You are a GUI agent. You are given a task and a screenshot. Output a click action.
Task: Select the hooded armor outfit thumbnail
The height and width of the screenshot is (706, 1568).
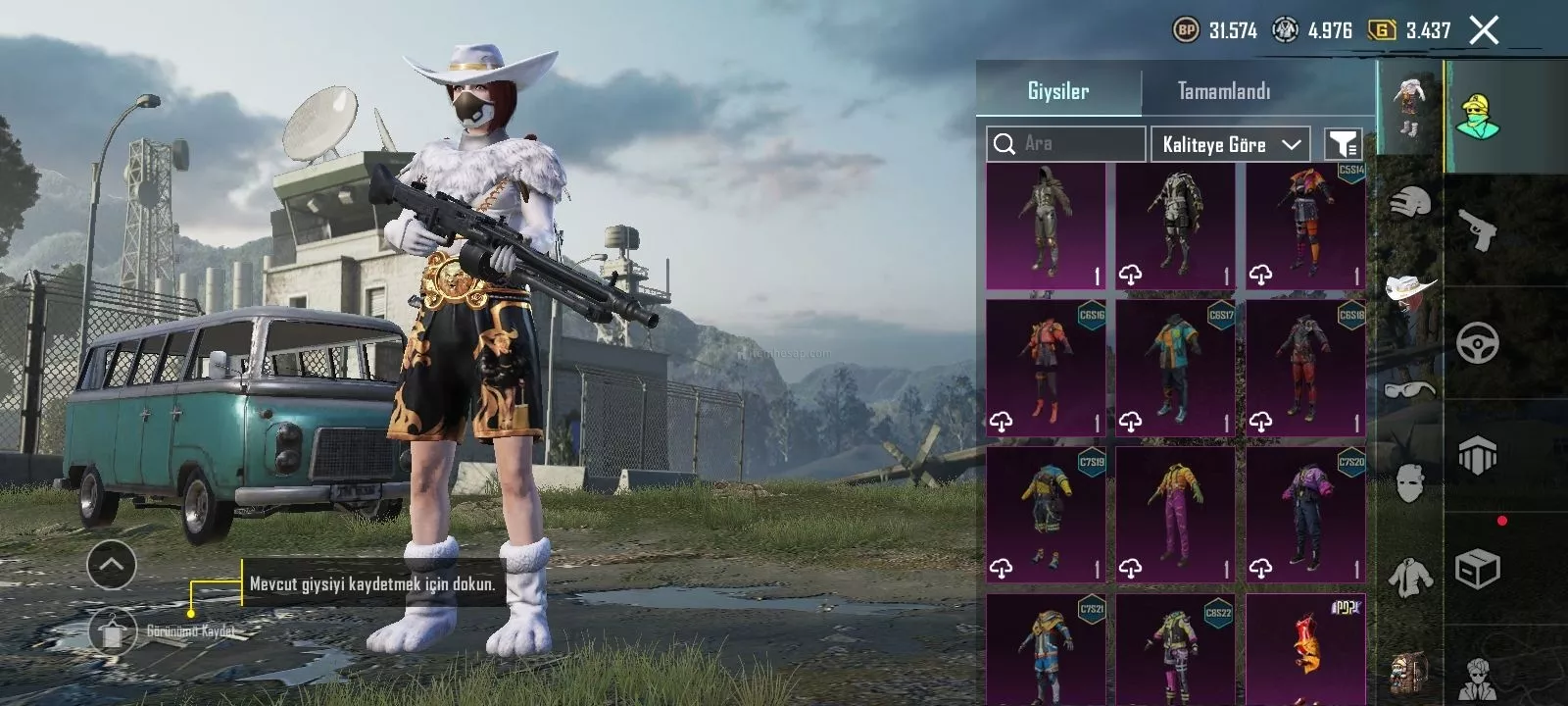[1046, 227]
